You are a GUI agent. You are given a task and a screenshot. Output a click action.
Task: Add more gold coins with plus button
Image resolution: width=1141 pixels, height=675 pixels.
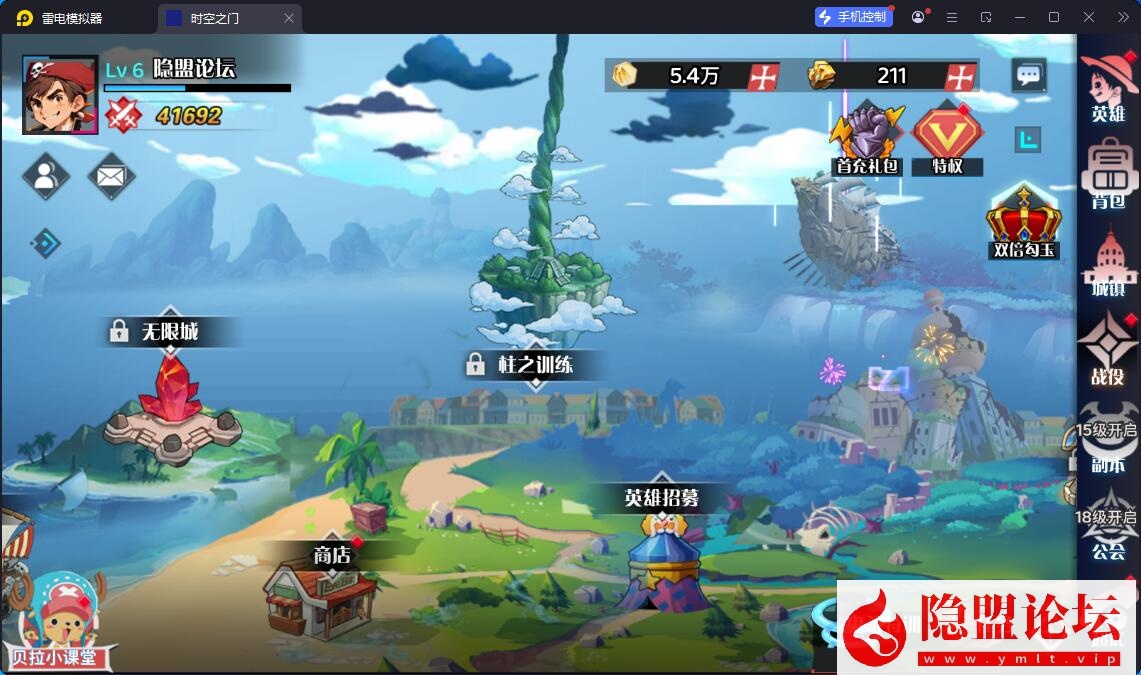click(x=764, y=76)
